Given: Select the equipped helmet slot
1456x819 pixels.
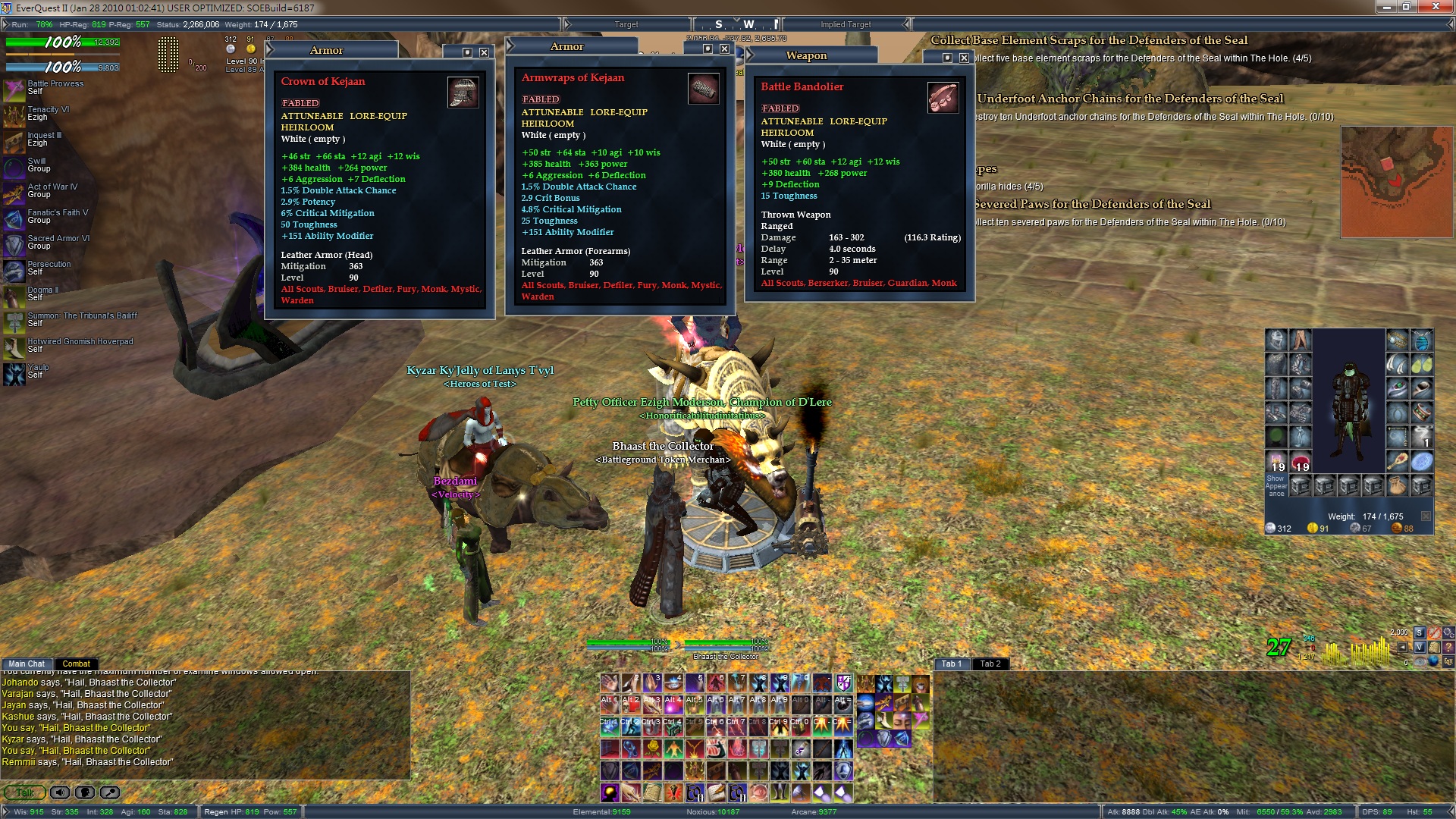Looking at the screenshot, I should (1276, 340).
